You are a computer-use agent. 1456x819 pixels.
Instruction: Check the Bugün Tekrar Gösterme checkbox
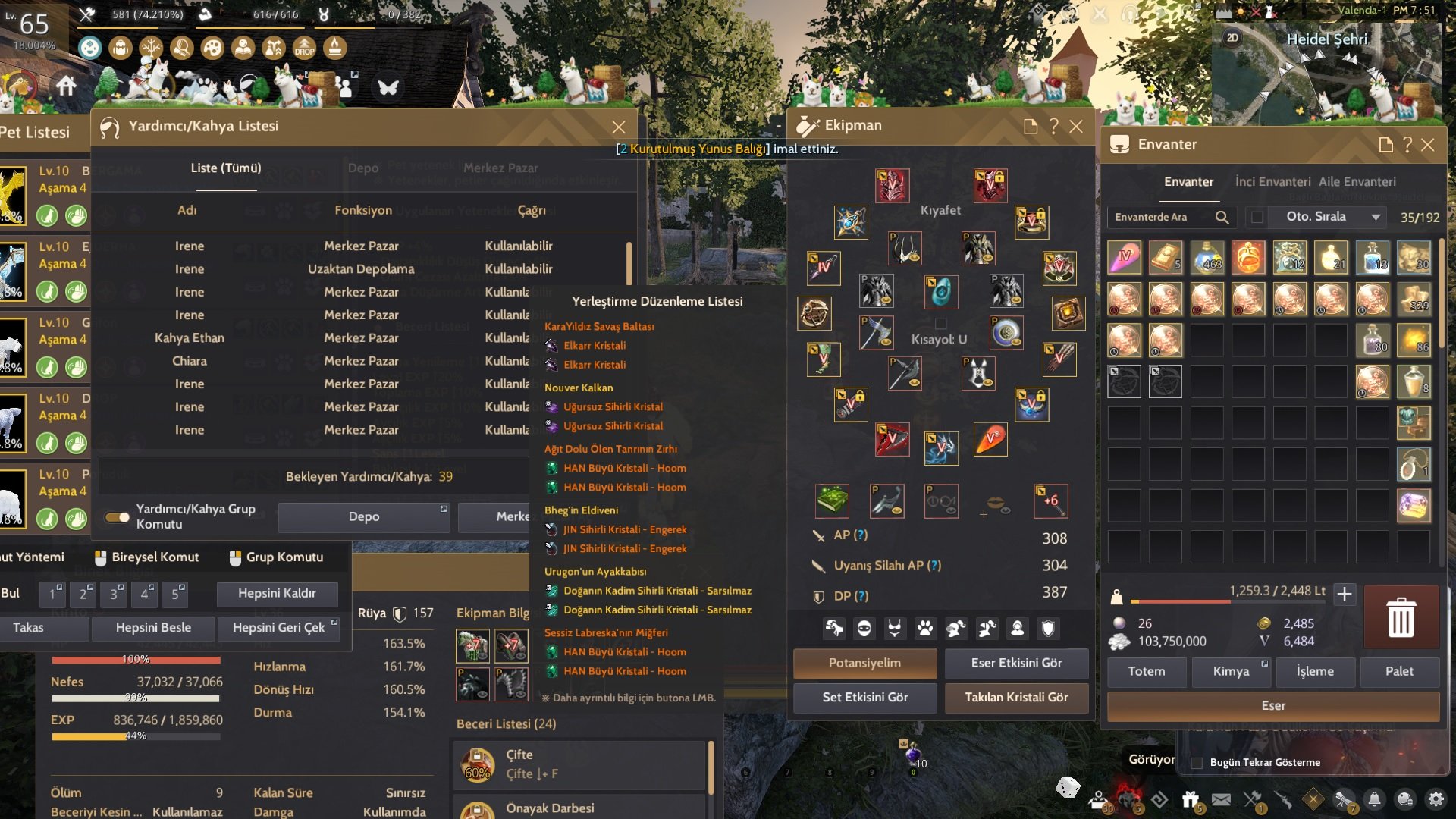(1196, 763)
